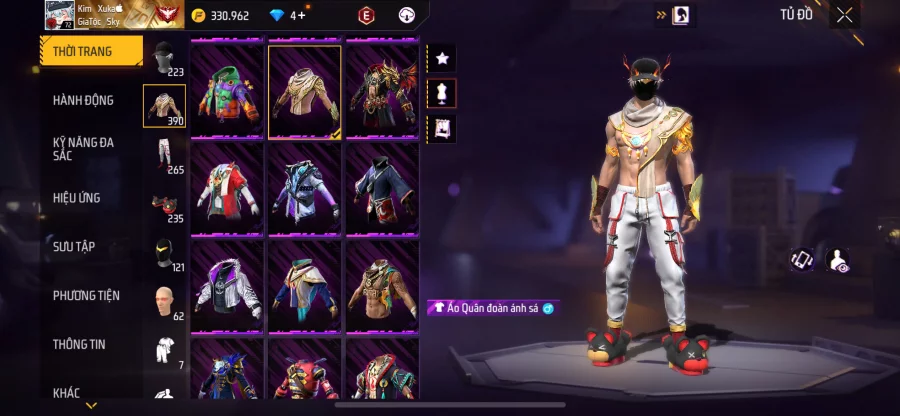The width and height of the screenshot is (900, 416).
Task: Open the head category with 62 items
Action: (x=164, y=302)
